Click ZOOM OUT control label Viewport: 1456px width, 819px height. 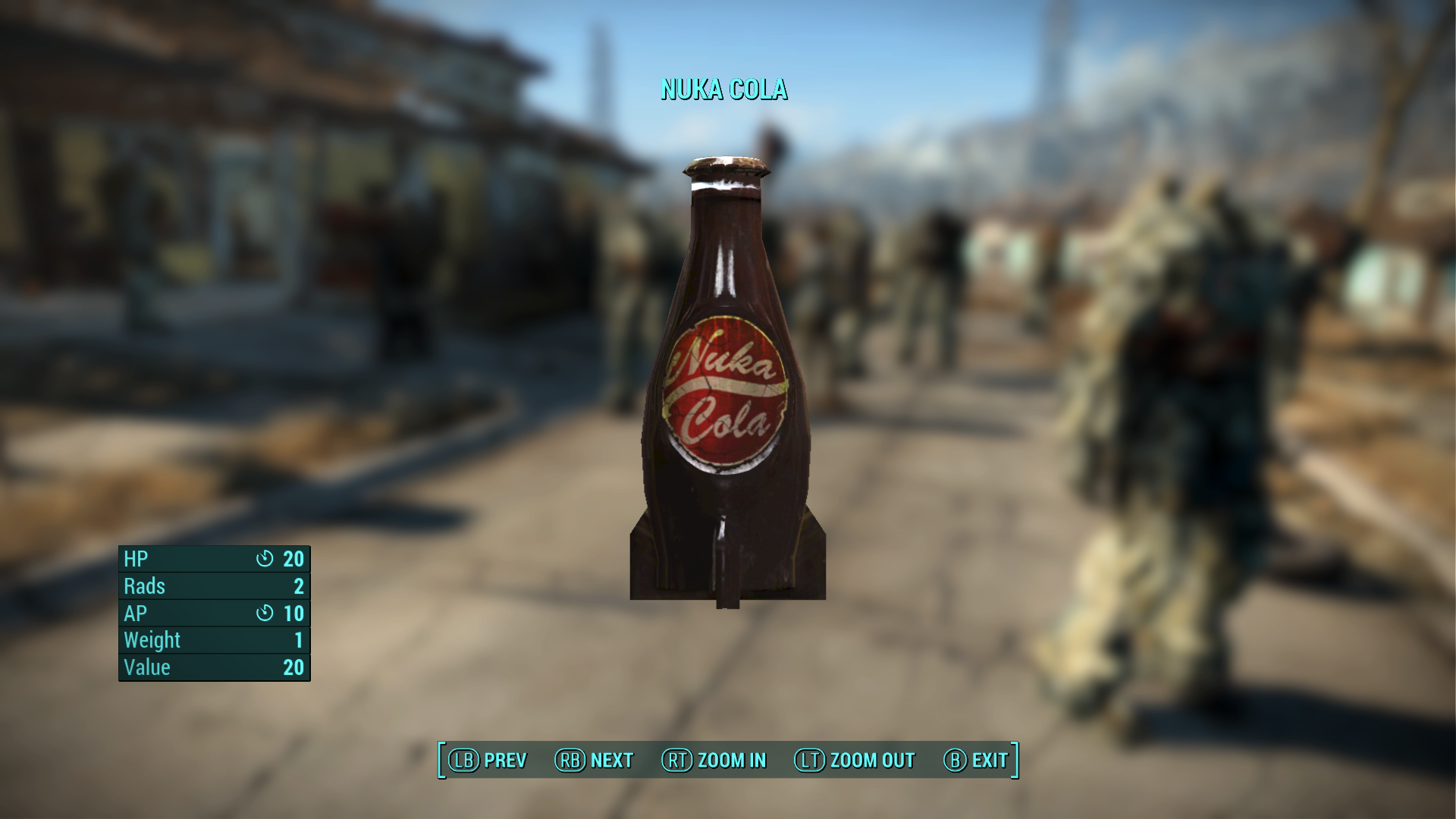pyautogui.click(x=872, y=761)
